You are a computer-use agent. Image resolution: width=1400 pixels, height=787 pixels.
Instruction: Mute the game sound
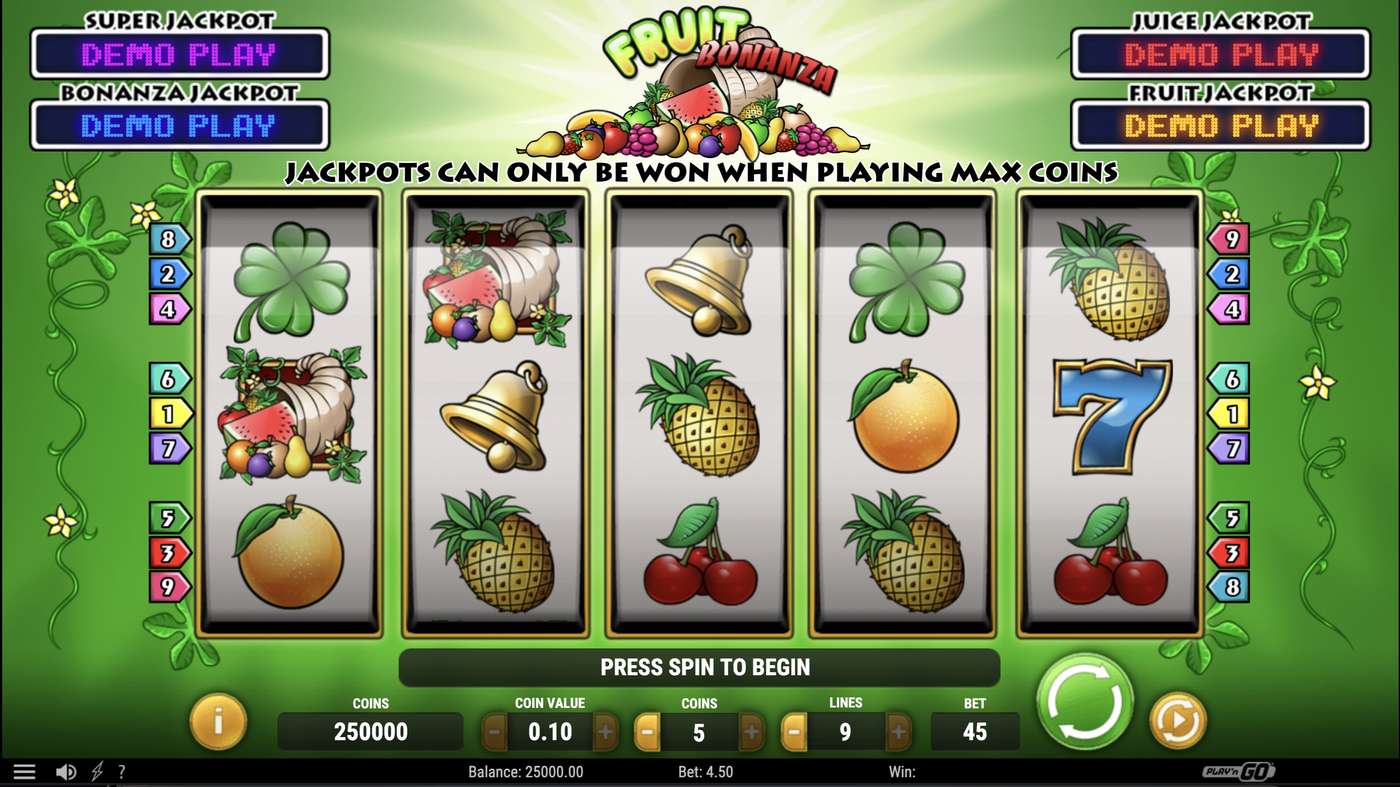(66, 770)
